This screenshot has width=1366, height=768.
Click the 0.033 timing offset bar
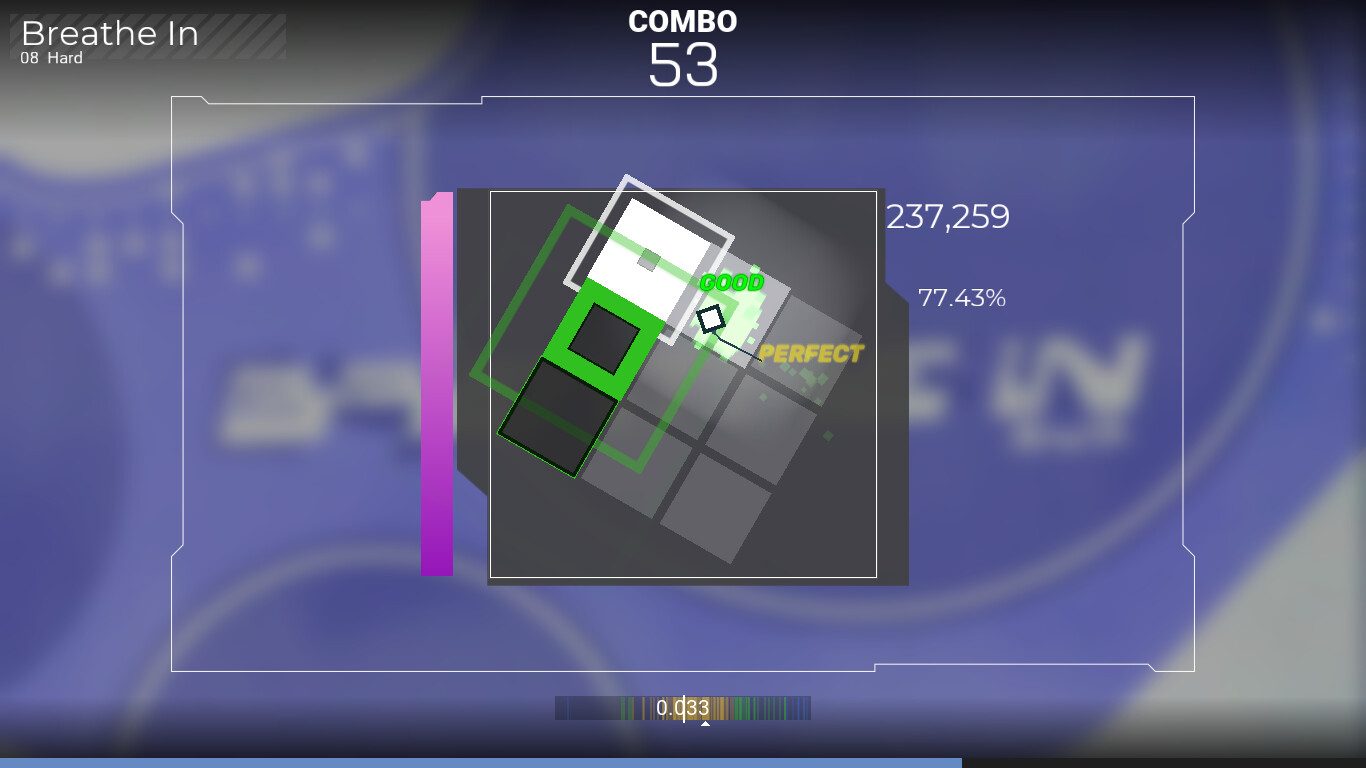pyautogui.click(x=683, y=707)
